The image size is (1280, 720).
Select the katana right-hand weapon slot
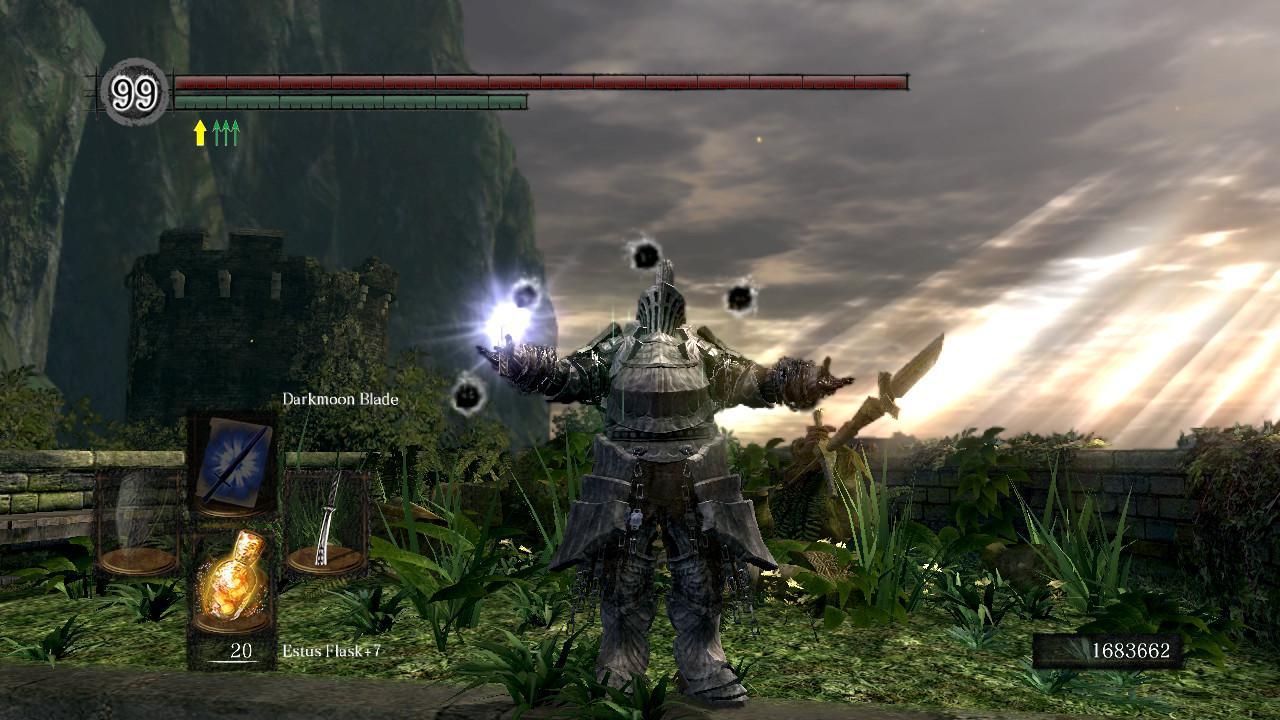click(327, 523)
